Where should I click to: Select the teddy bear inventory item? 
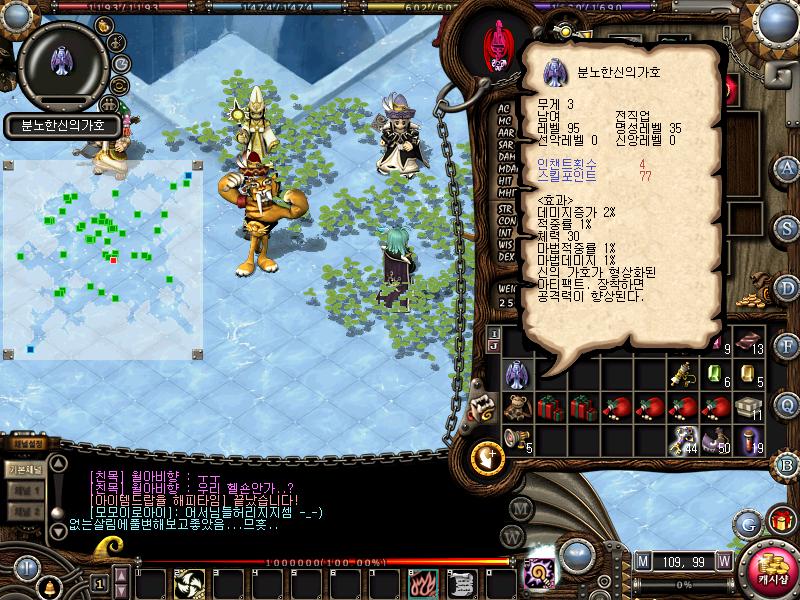coord(517,407)
